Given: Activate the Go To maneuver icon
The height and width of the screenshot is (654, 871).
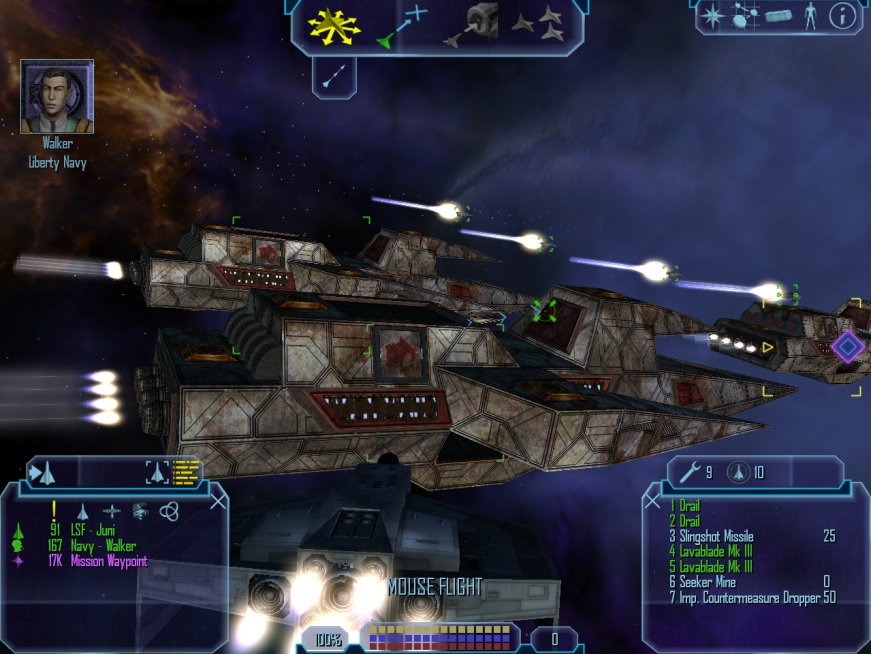Looking at the screenshot, I should tap(402, 26).
